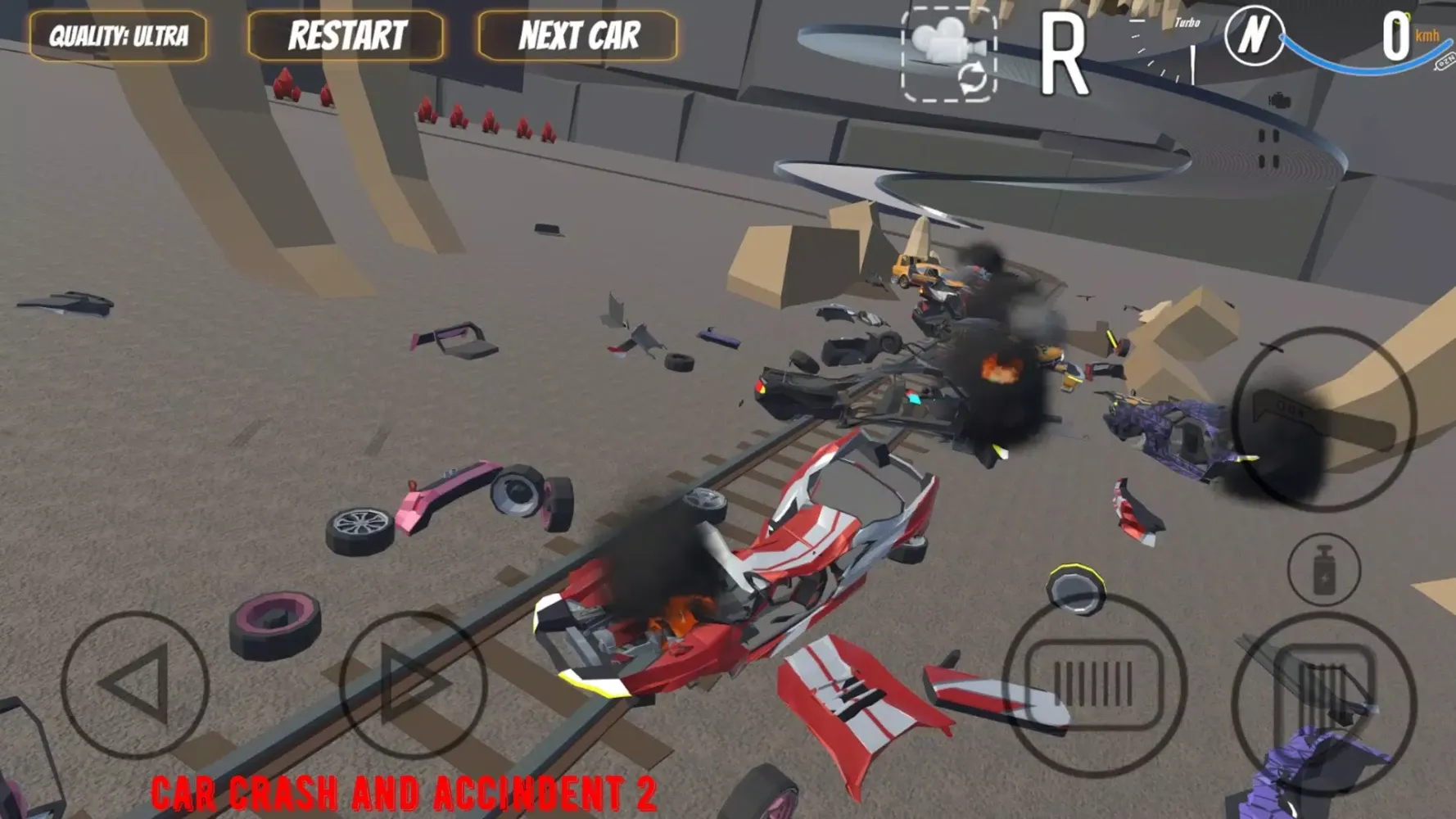Steer right with the right arrow
The width and height of the screenshot is (1456, 819).
pyautogui.click(x=413, y=685)
